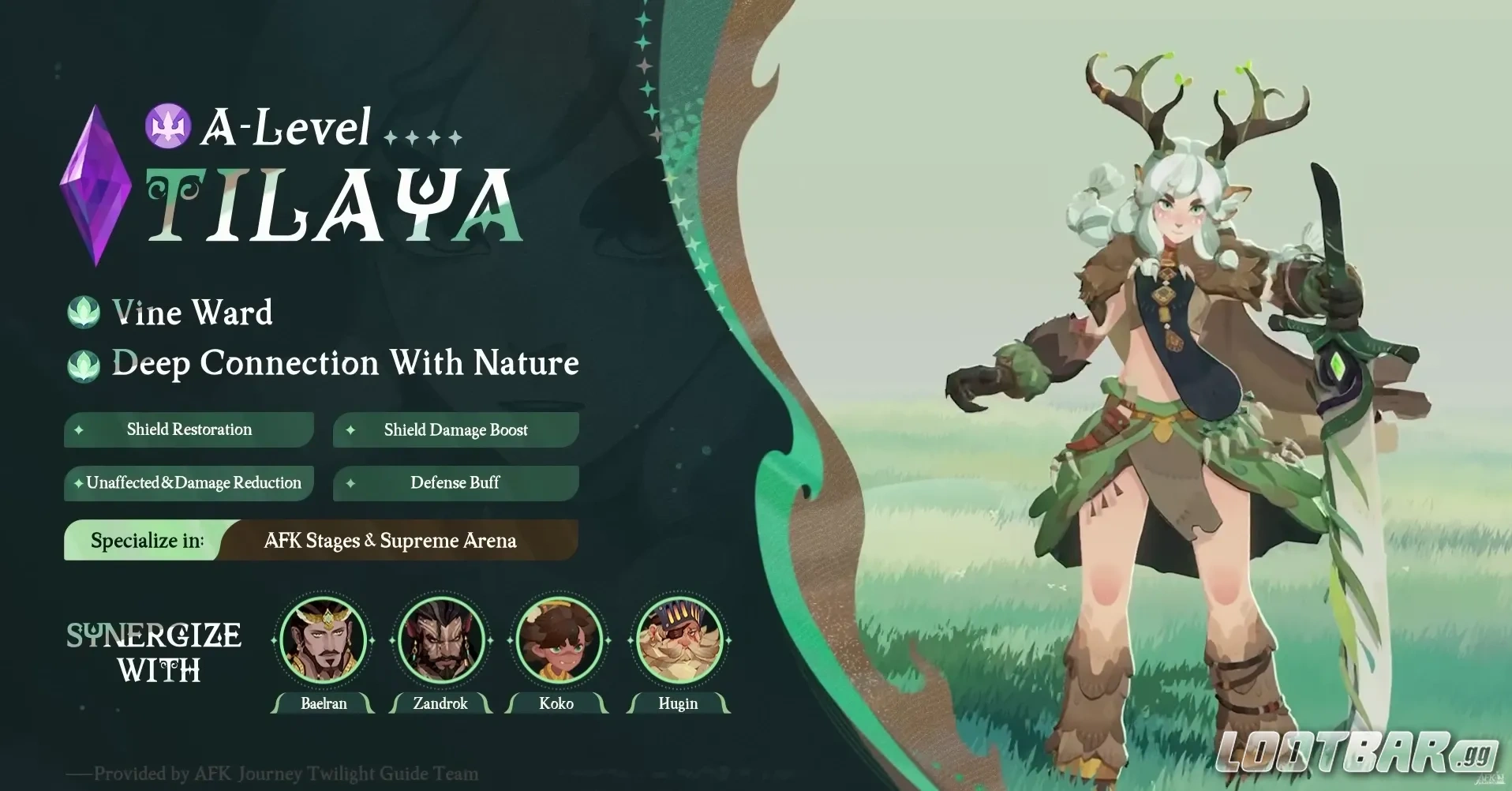Screen dimensions: 1512x791
Task: Pick the Koko hero portrait
Action: point(558,640)
